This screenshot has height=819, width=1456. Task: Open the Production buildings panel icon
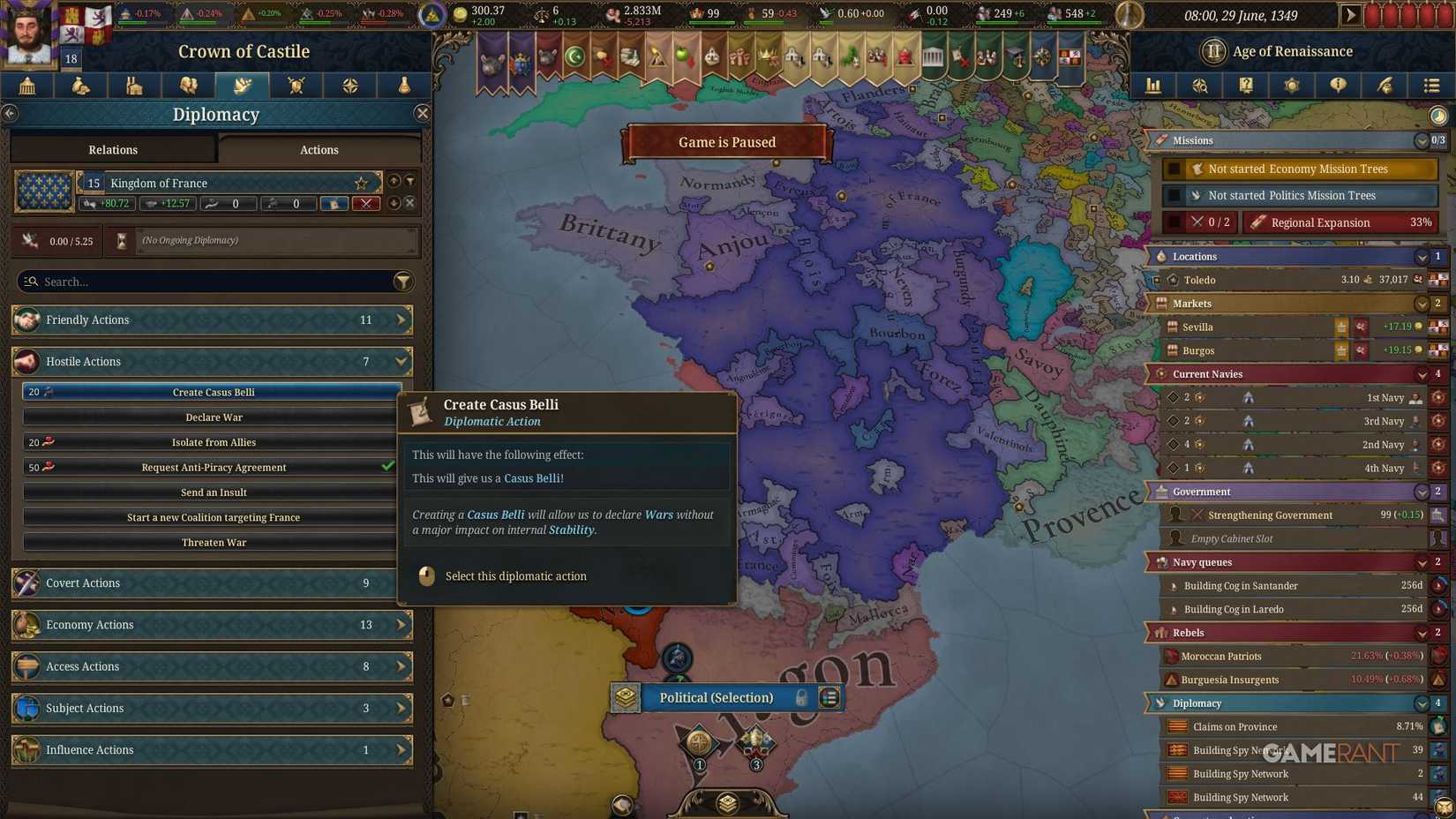coord(134,86)
